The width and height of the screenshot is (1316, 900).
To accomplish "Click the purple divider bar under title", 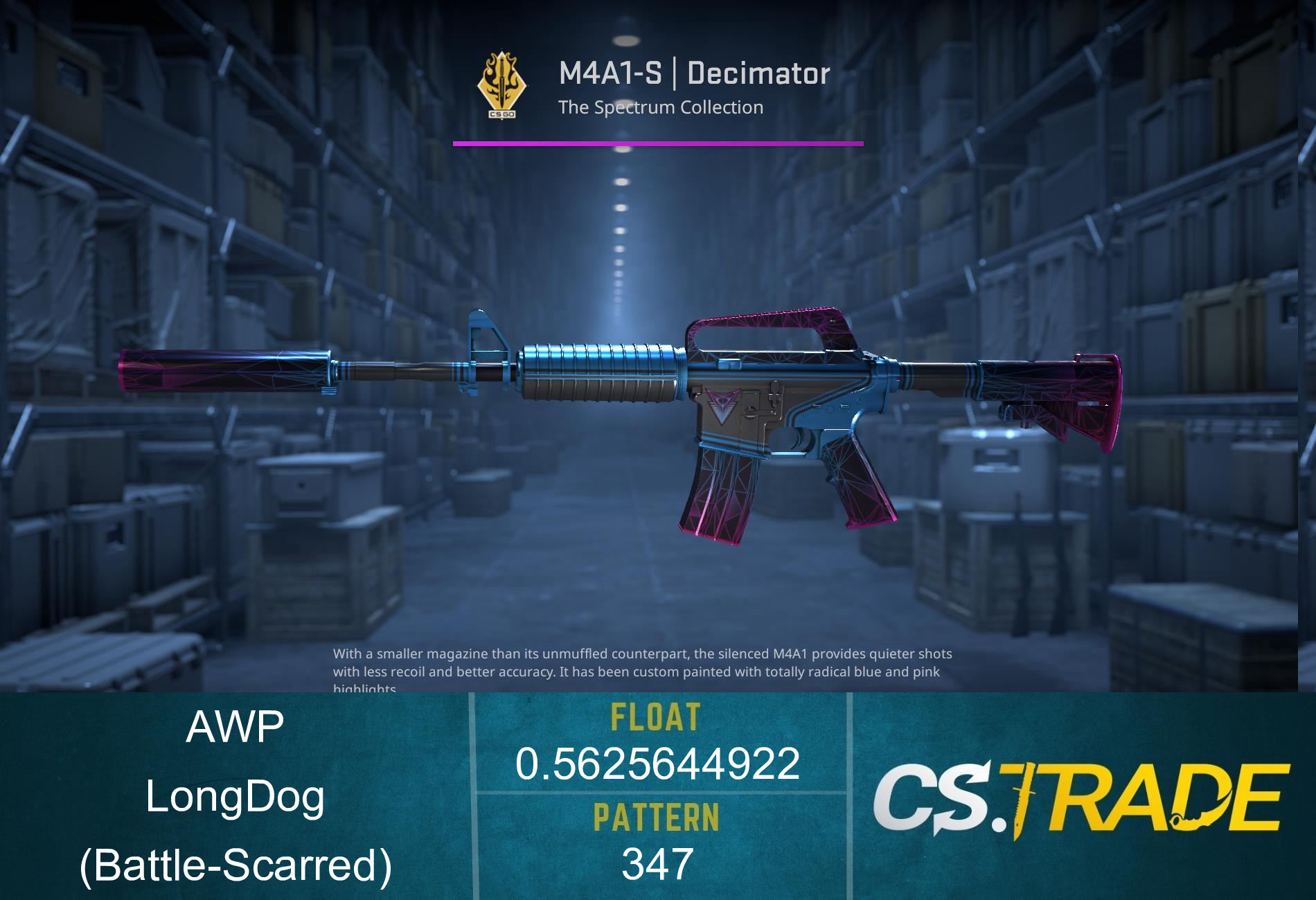I will pos(658,143).
